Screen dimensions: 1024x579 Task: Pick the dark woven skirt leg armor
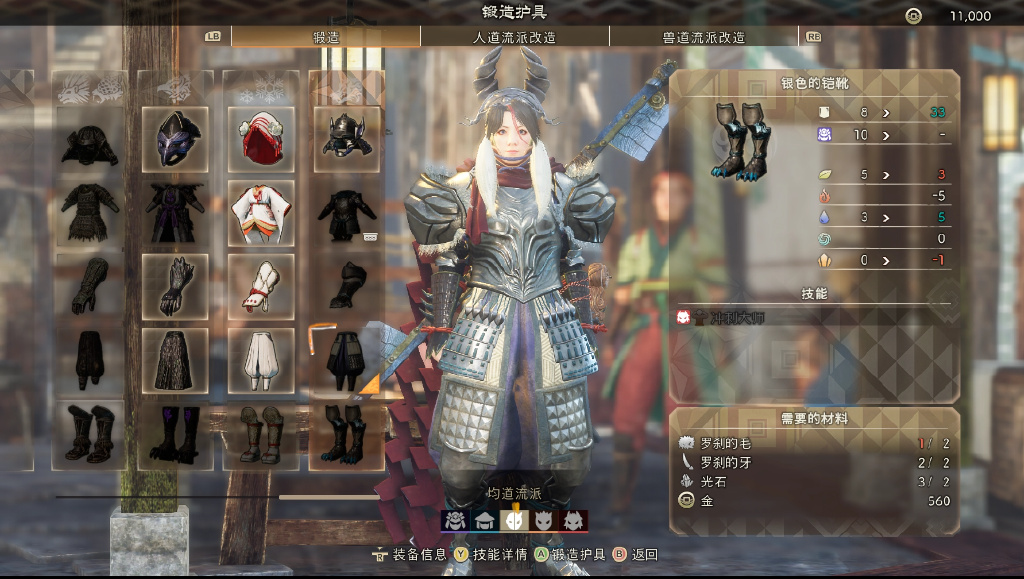[x=176, y=358]
